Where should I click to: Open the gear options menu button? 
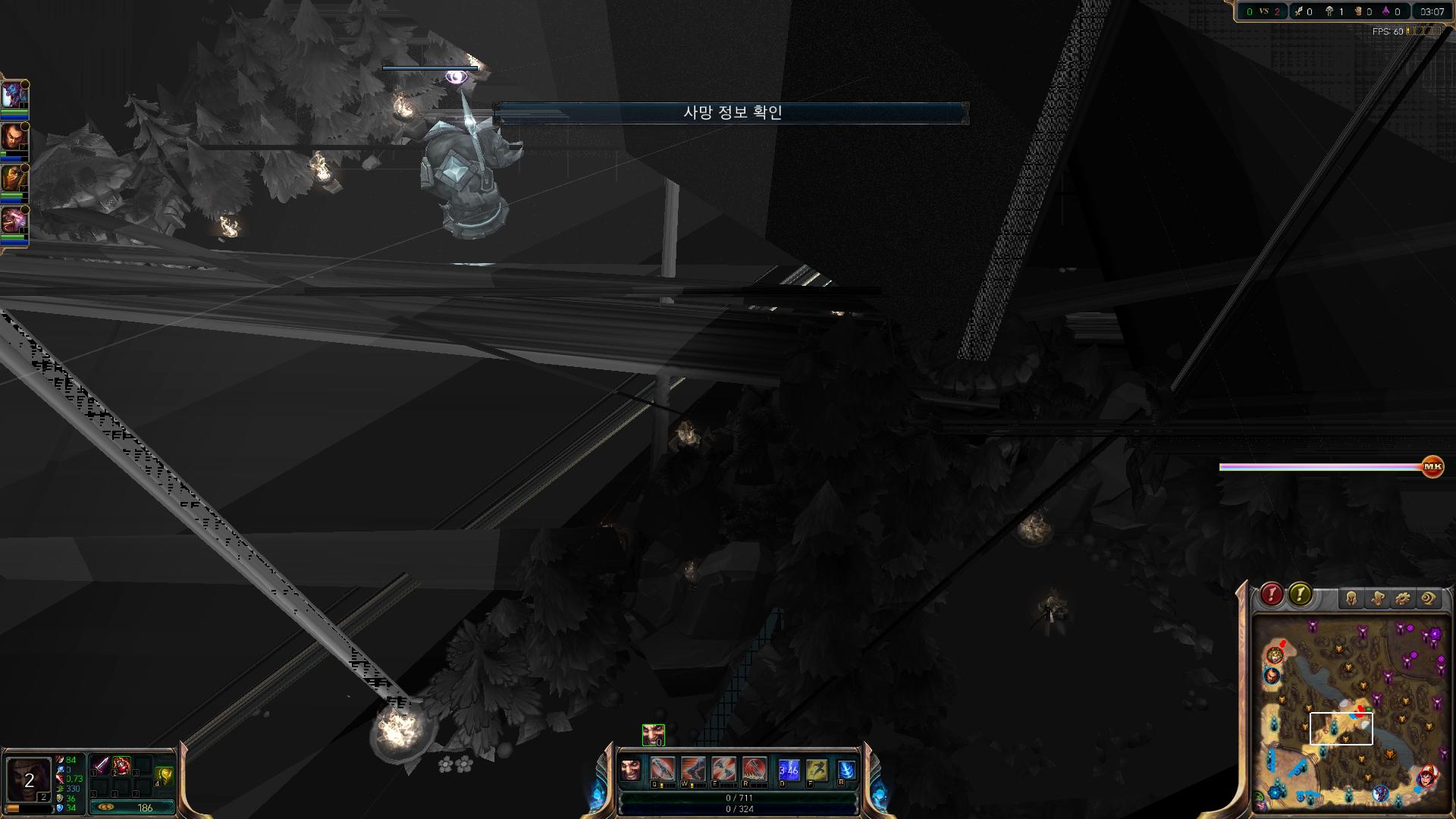click(1402, 599)
